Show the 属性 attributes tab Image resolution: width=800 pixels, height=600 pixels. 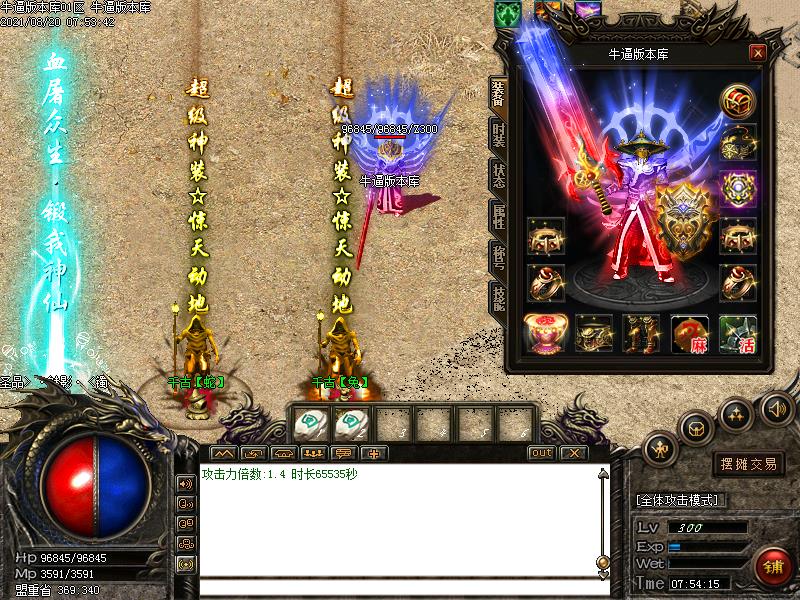point(498,214)
